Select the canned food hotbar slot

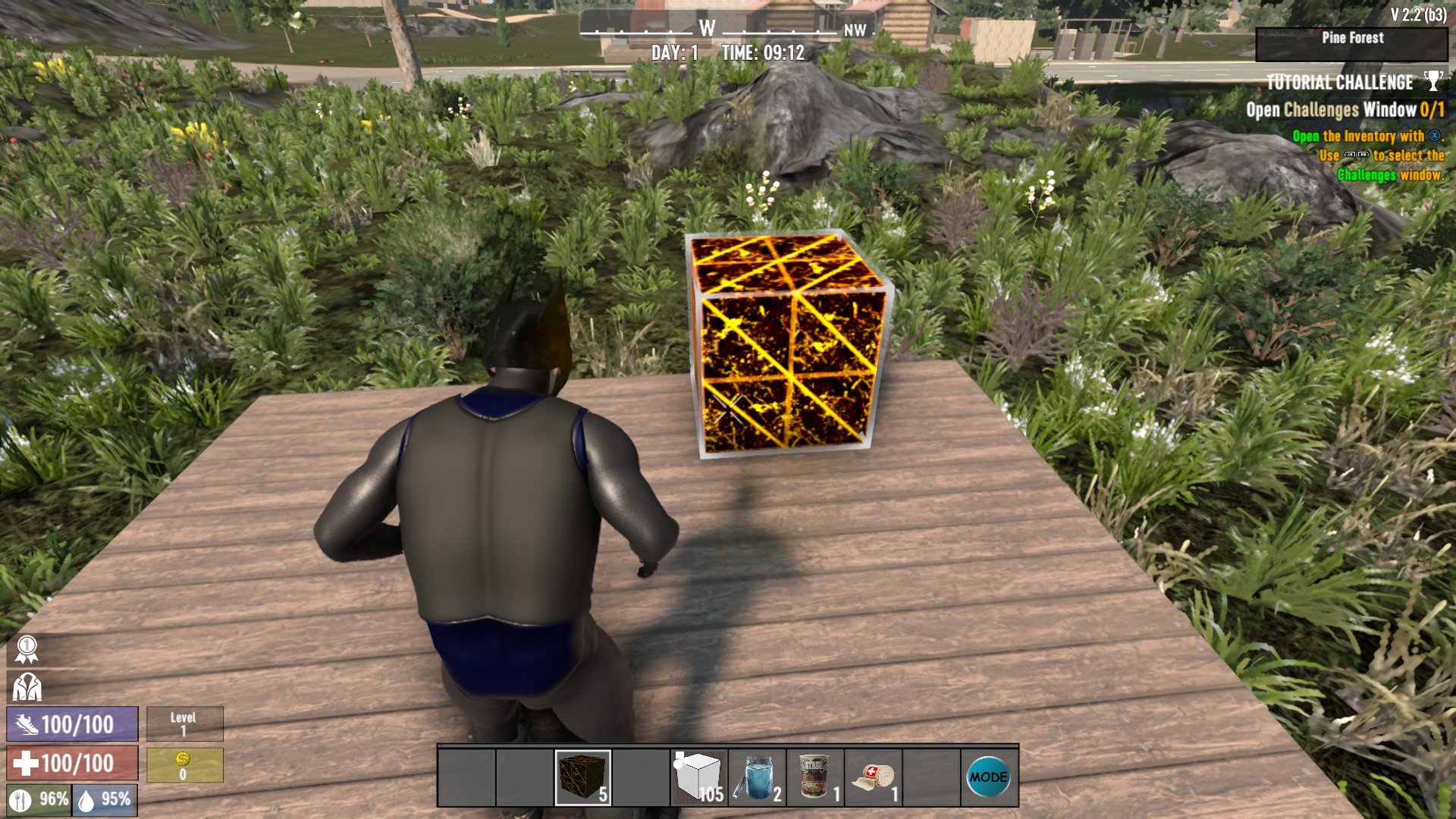(x=815, y=777)
